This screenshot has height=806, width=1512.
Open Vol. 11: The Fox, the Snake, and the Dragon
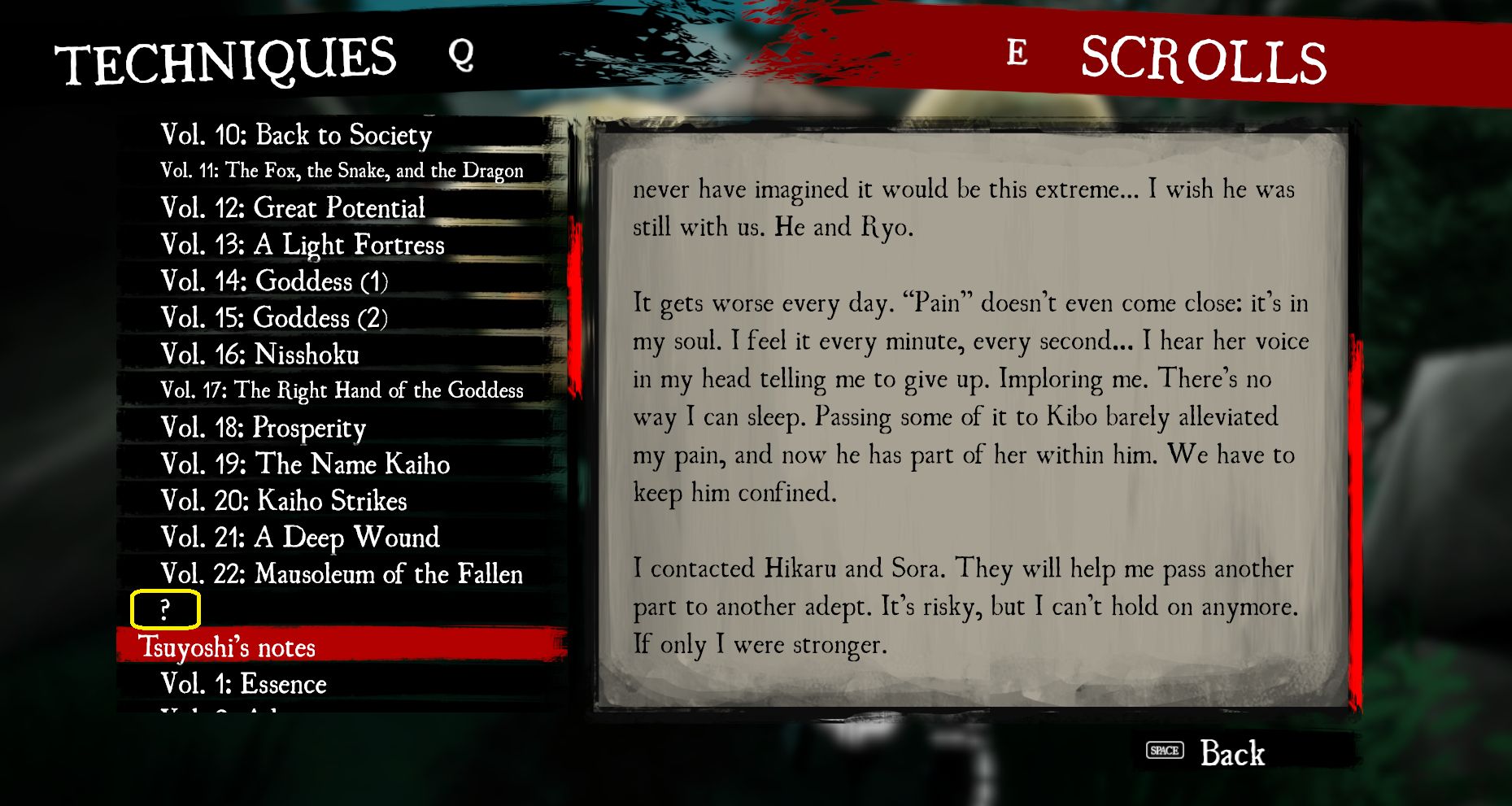[x=342, y=172]
